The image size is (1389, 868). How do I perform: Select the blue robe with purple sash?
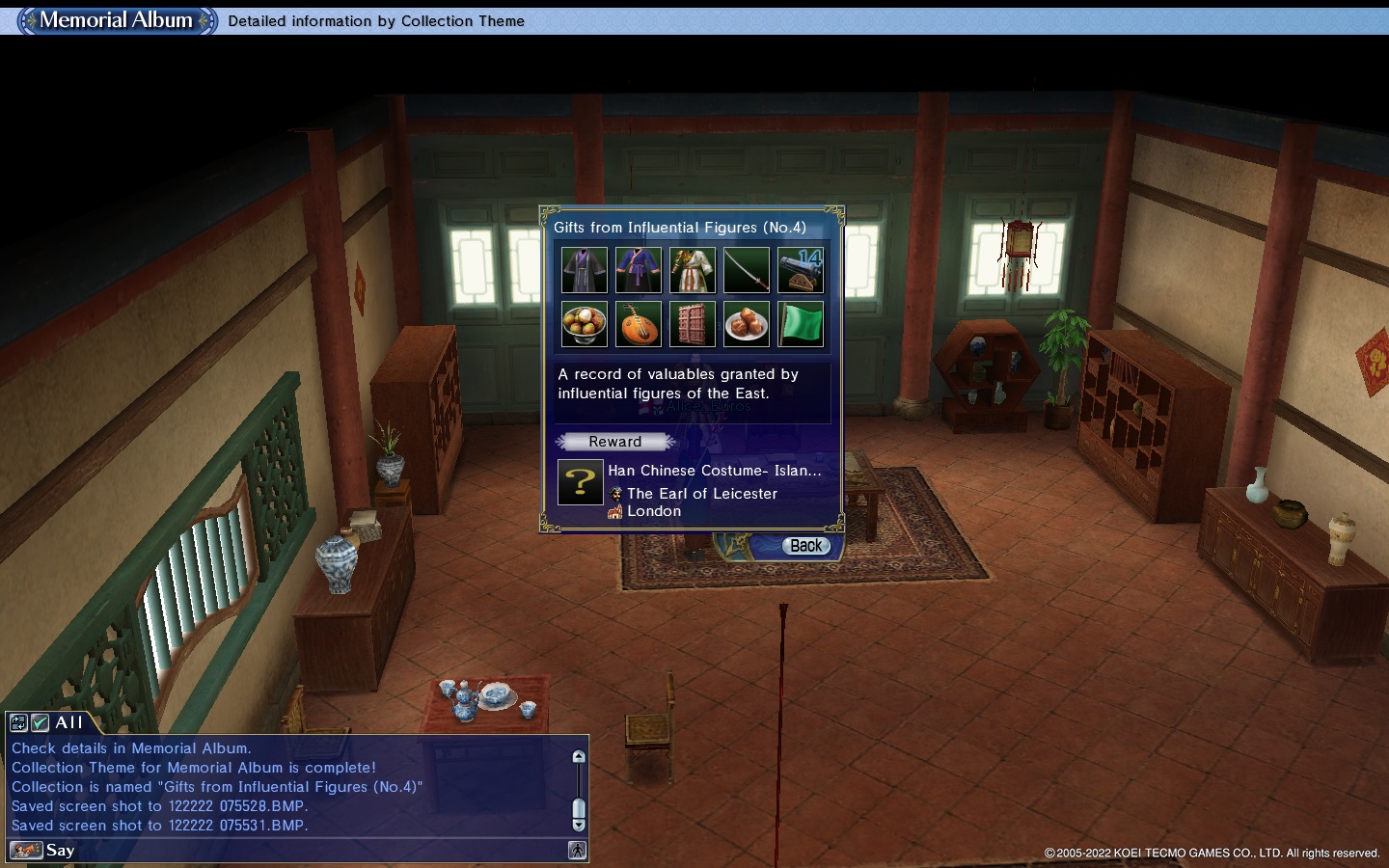tap(639, 270)
